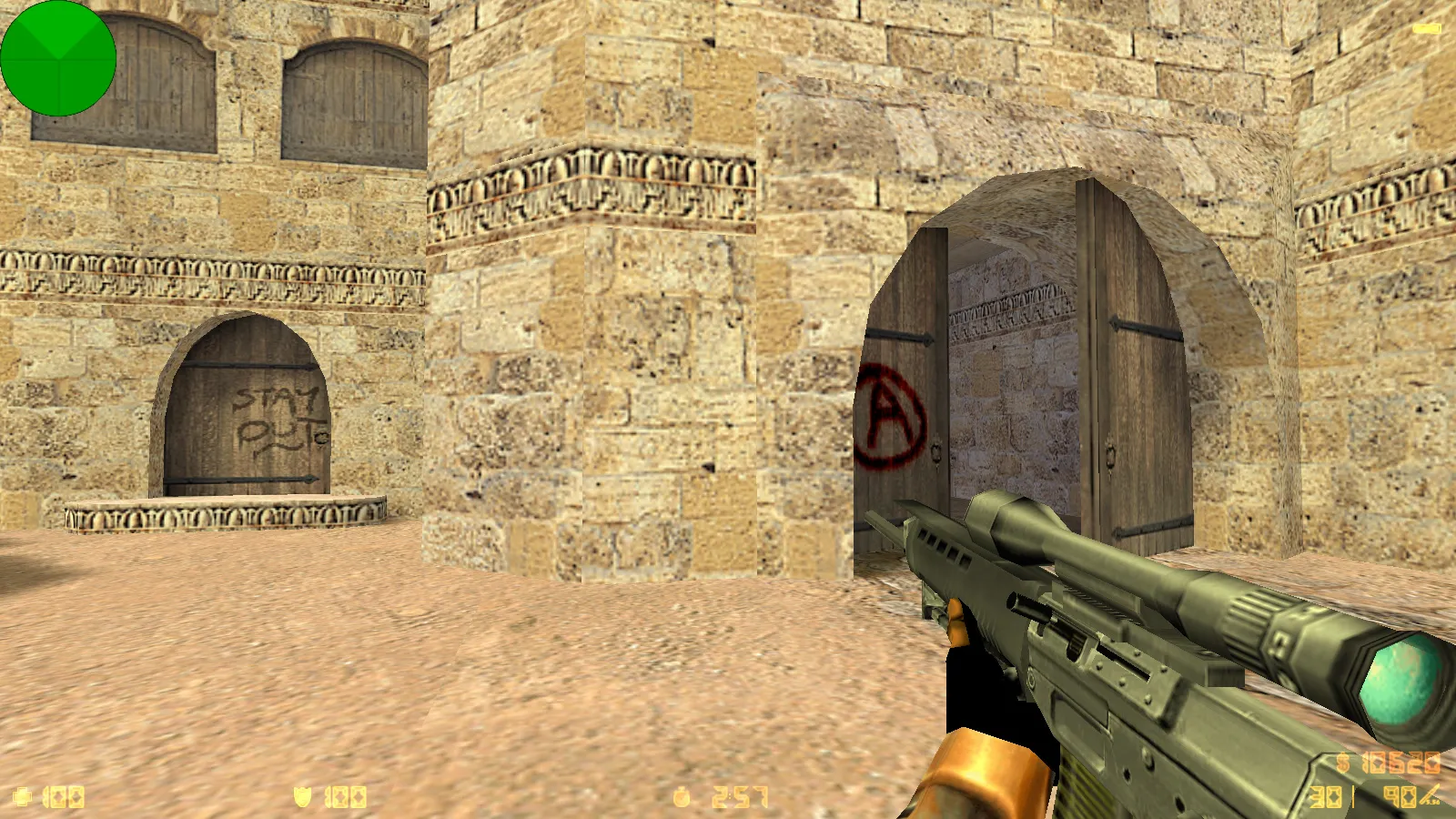Click the reserve ammo count of 90
Image resolution: width=1456 pixels, height=819 pixels.
(1399, 797)
